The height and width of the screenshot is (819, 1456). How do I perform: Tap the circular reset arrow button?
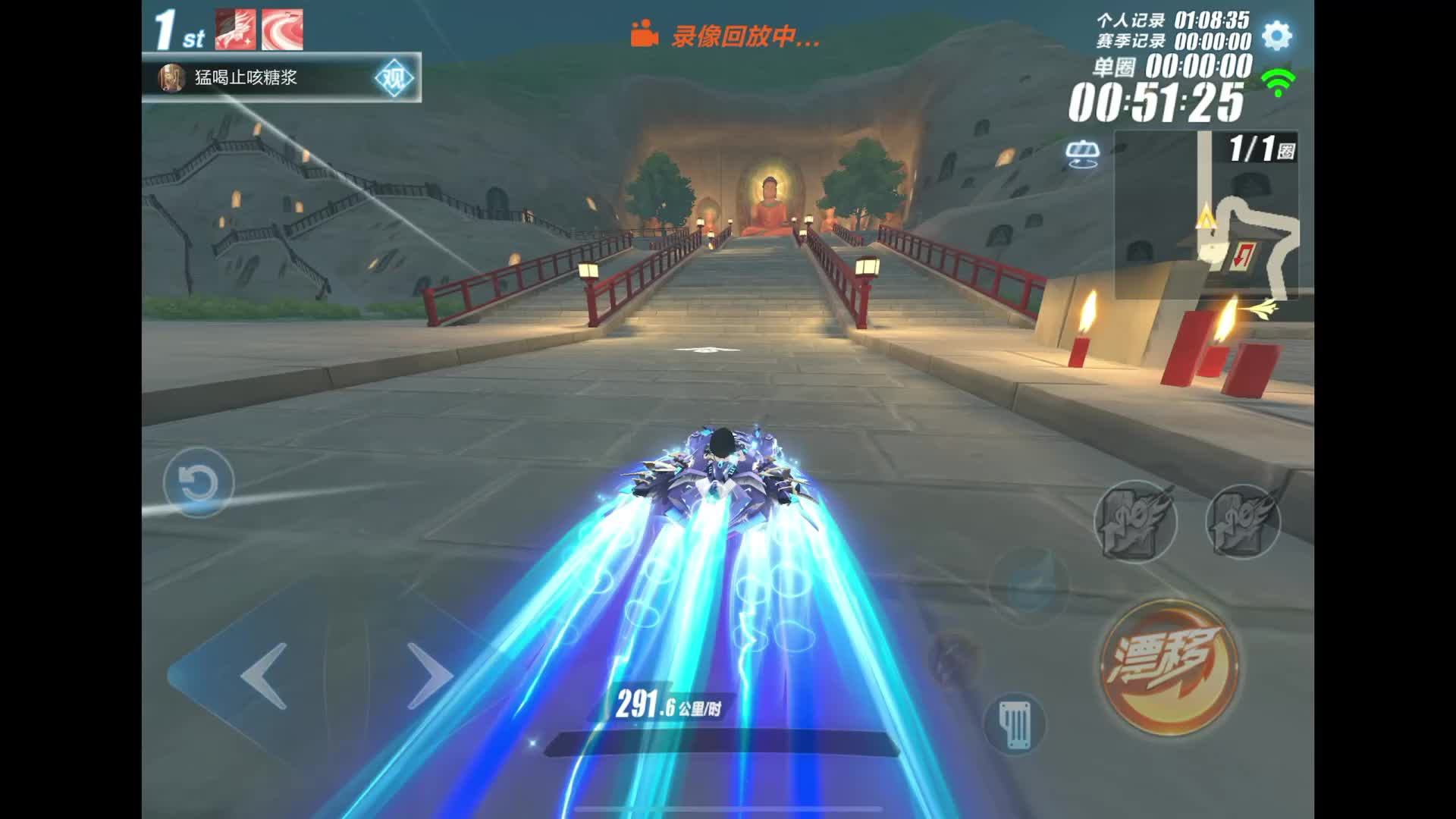pos(199,483)
